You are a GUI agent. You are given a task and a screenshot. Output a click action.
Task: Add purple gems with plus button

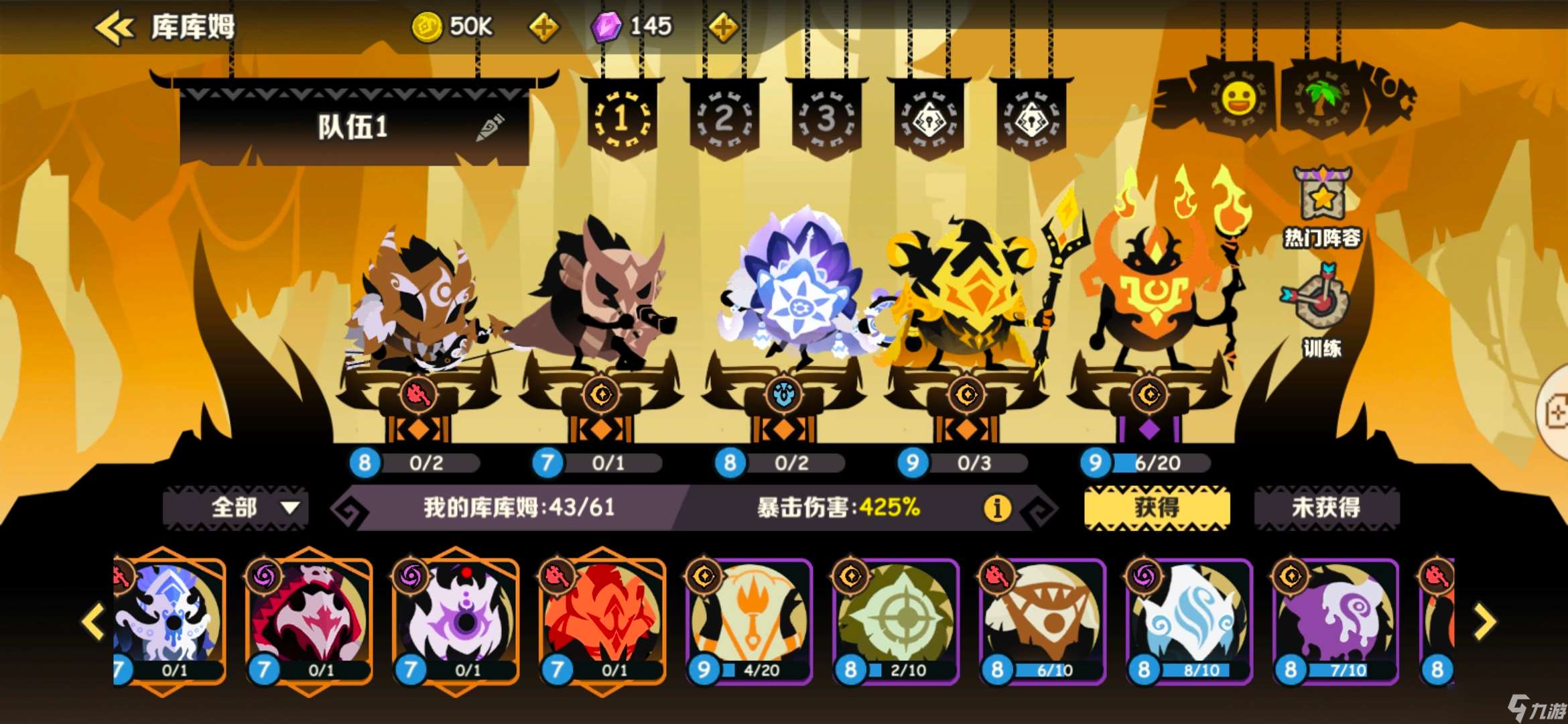723,28
